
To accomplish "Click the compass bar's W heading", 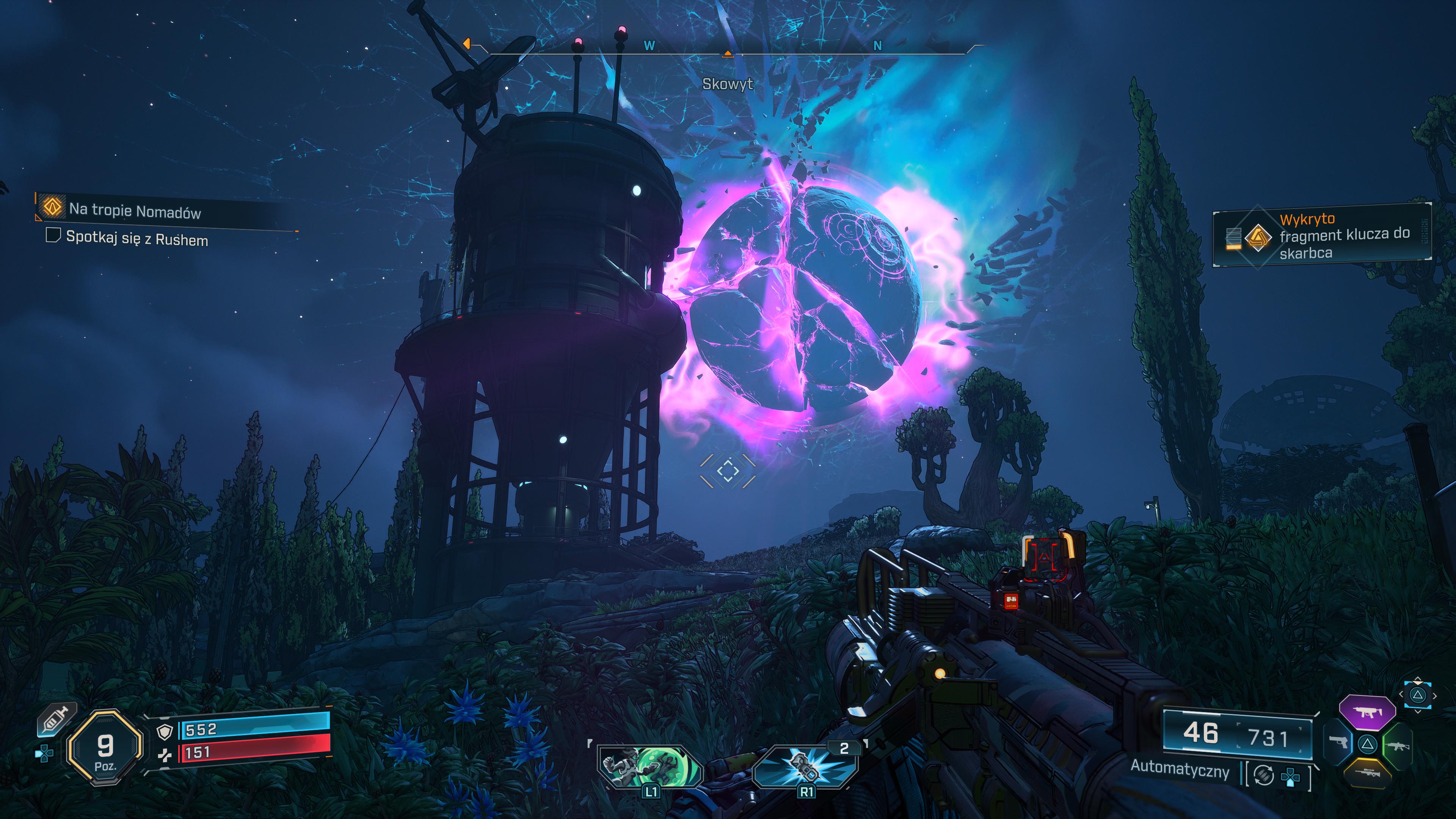I will tap(650, 46).
